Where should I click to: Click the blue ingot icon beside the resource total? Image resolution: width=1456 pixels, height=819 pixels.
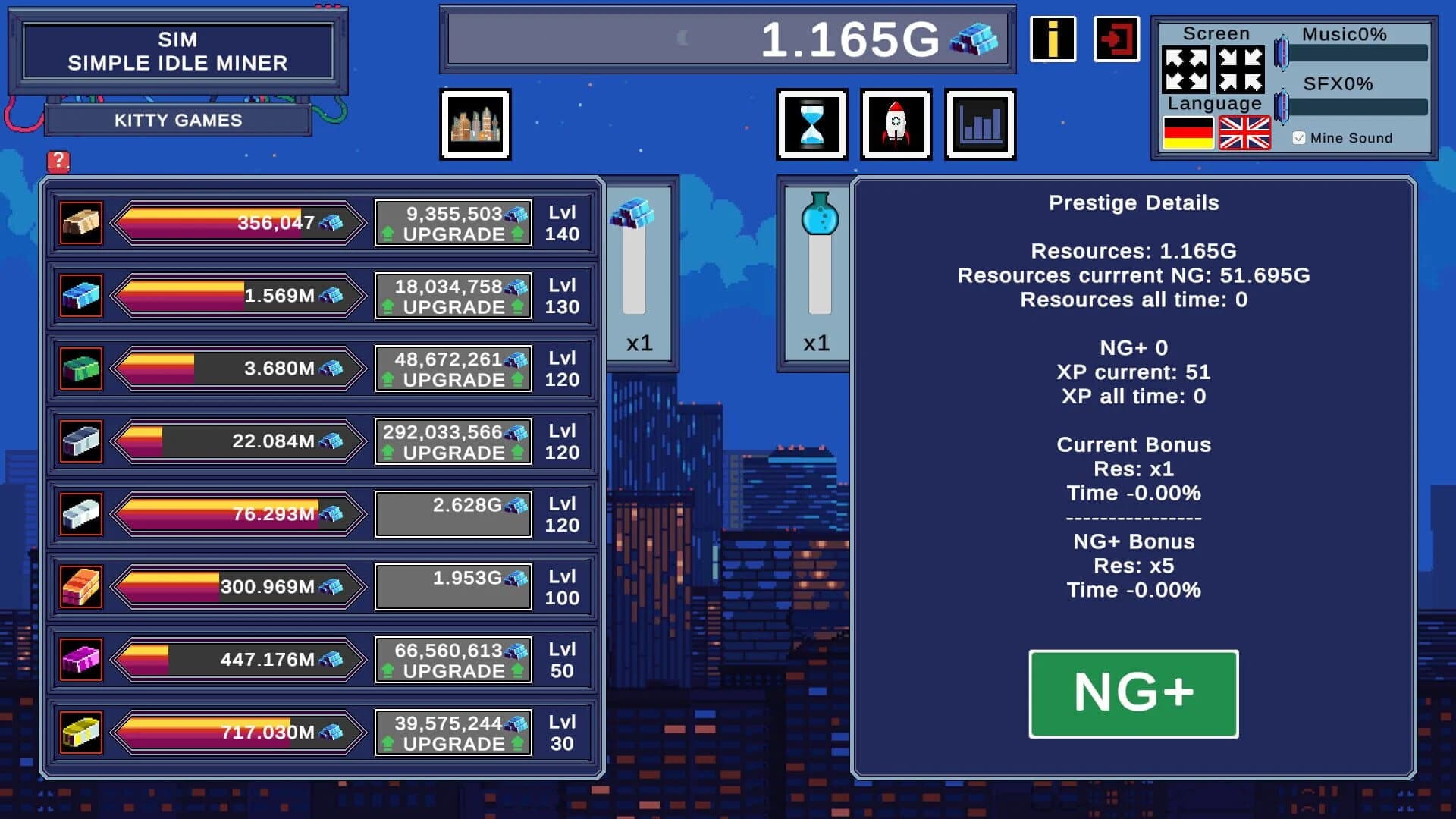(x=979, y=42)
